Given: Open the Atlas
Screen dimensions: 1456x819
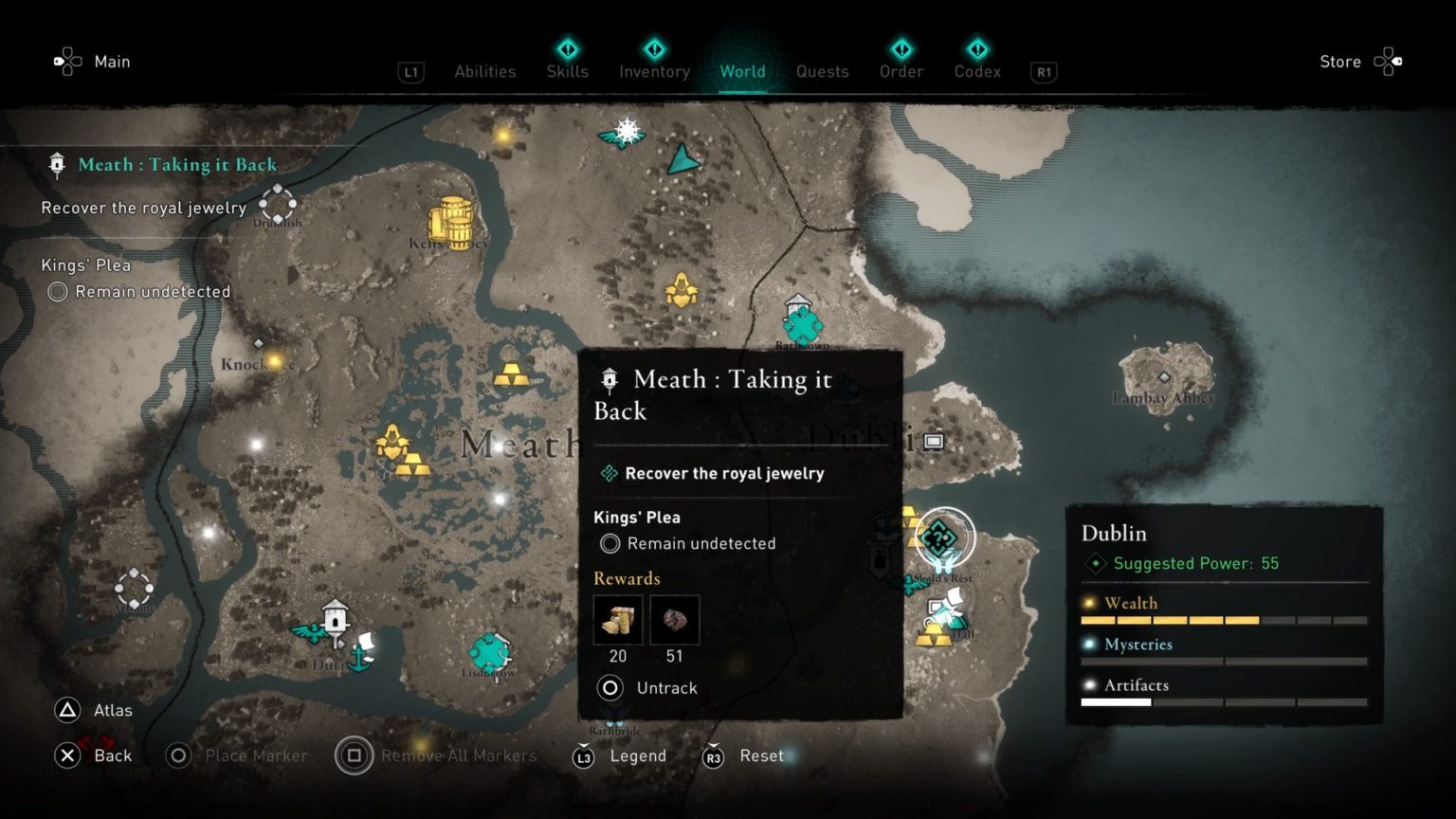Looking at the screenshot, I should click(x=112, y=709).
